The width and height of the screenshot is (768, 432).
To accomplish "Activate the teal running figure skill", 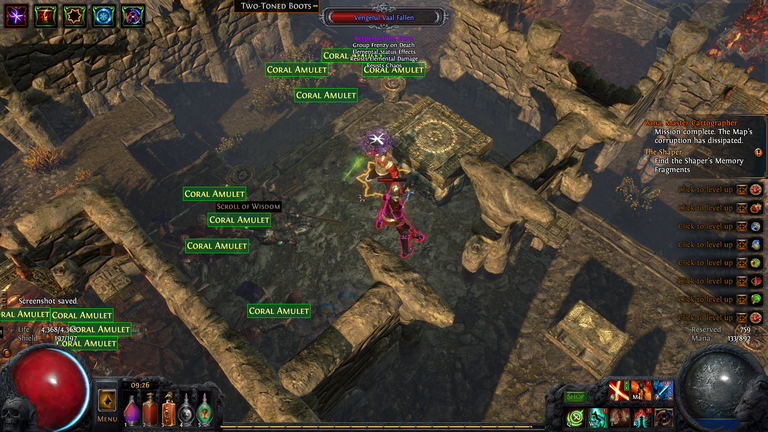I will tap(597, 417).
